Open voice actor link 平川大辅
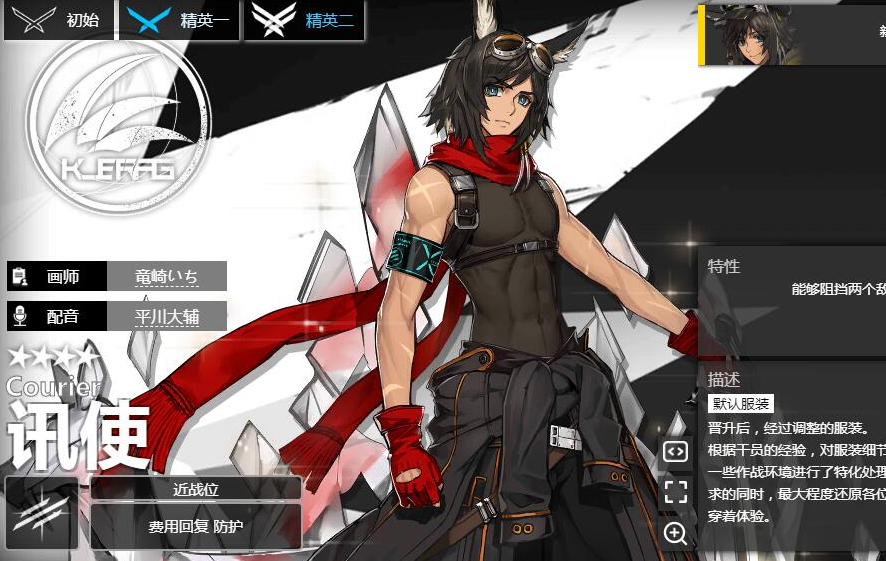This screenshot has width=886, height=561. (x=167, y=316)
